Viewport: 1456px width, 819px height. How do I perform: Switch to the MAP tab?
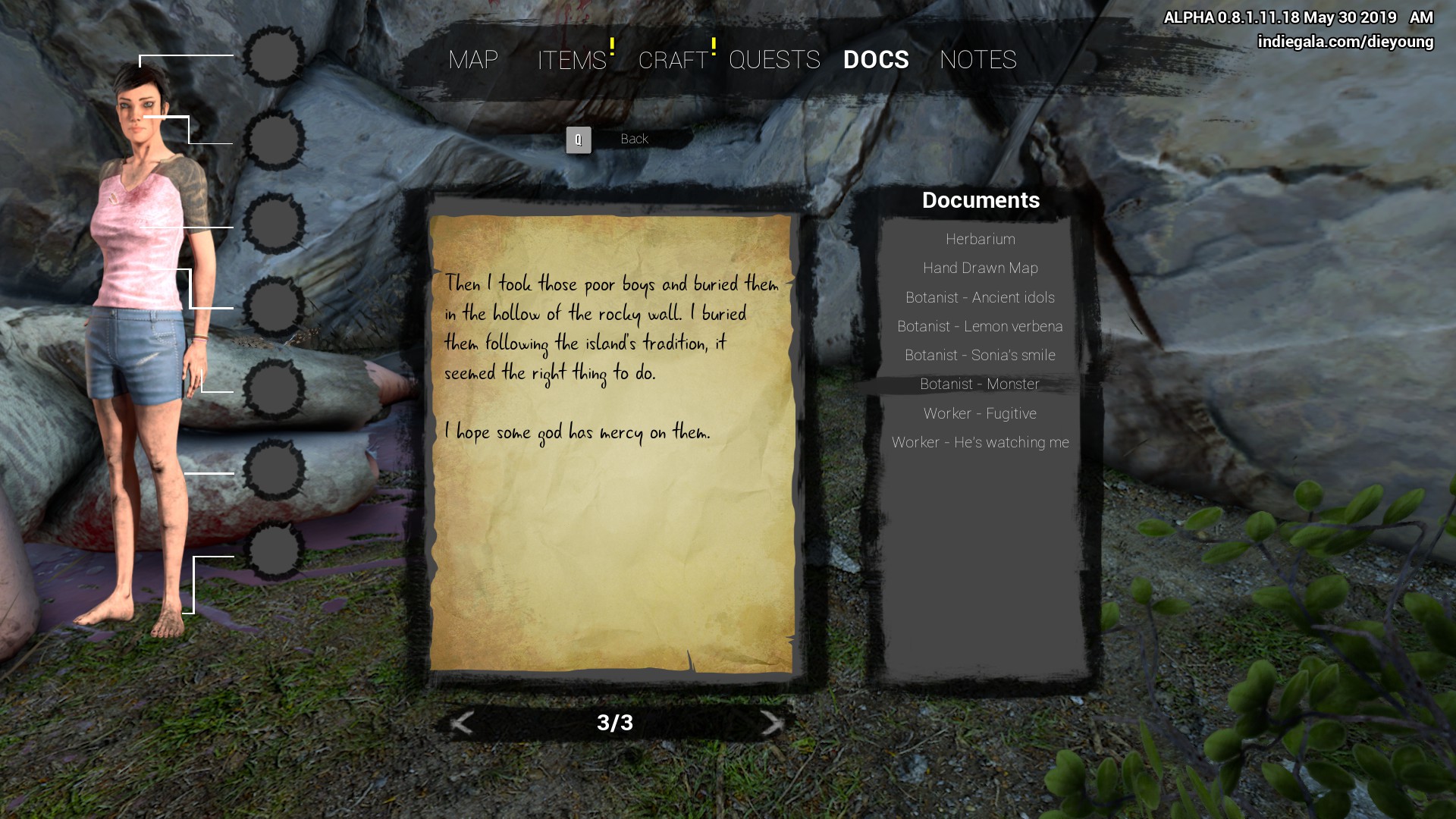473,60
